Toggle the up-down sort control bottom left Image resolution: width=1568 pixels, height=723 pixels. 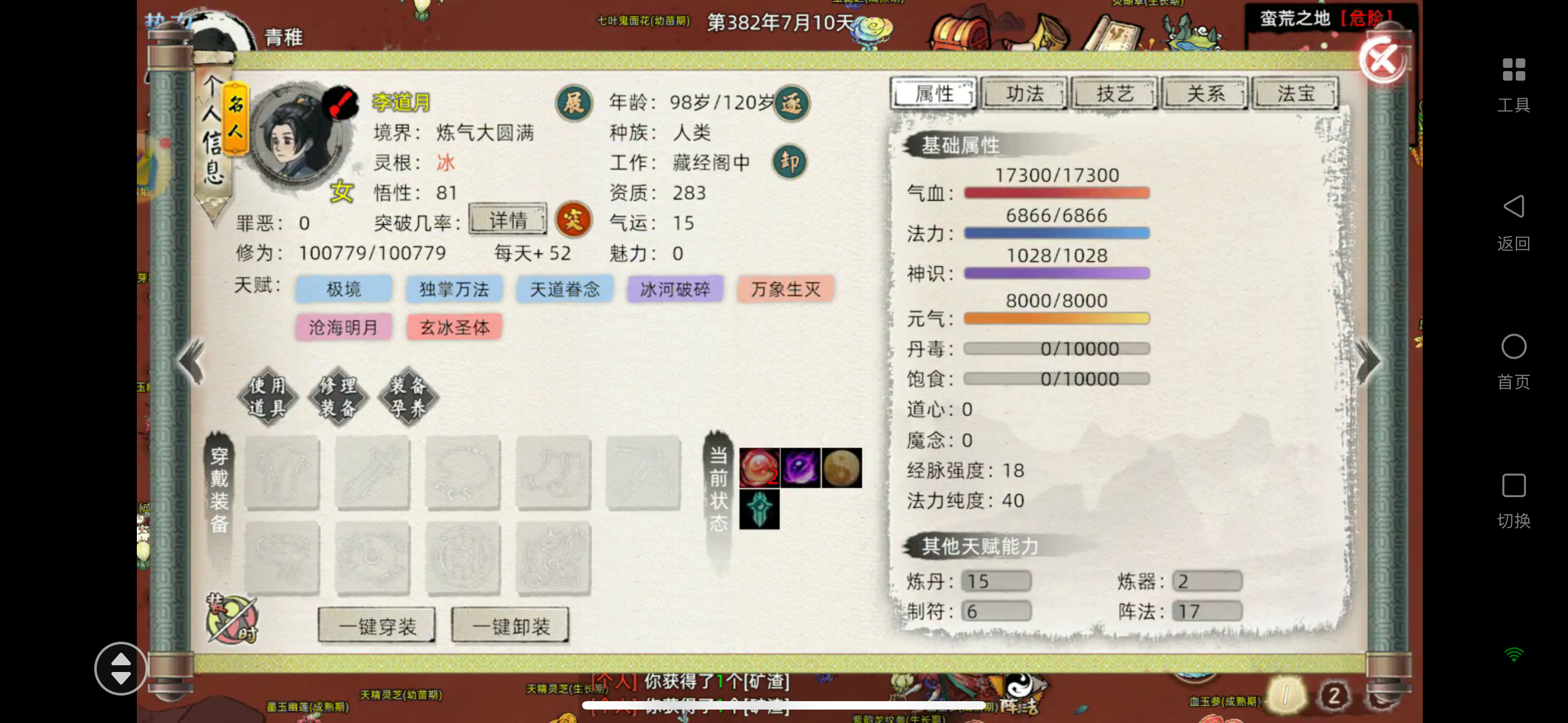pyautogui.click(x=121, y=668)
